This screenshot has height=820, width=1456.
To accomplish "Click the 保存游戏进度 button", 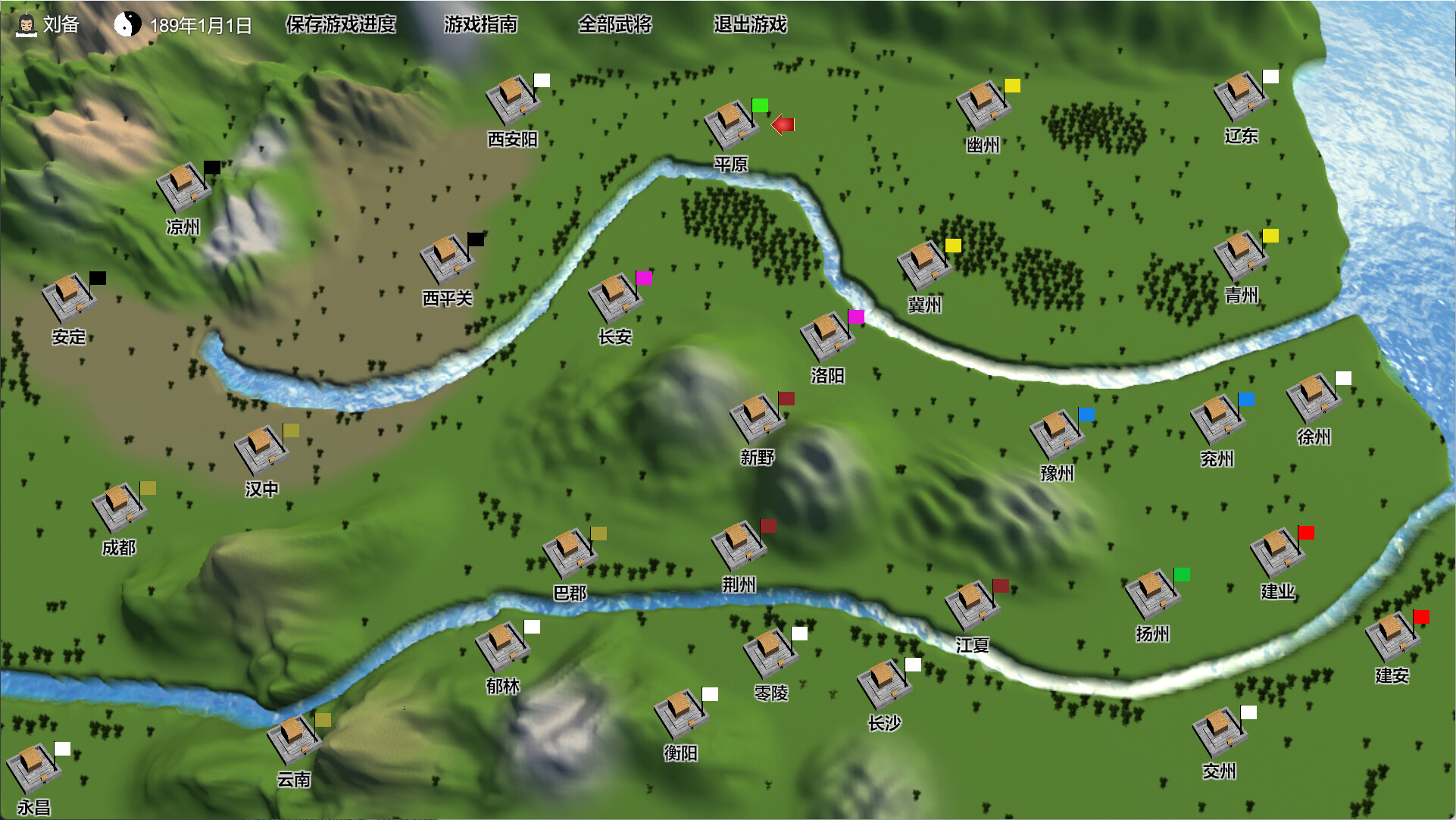I will [x=339, y=25].
